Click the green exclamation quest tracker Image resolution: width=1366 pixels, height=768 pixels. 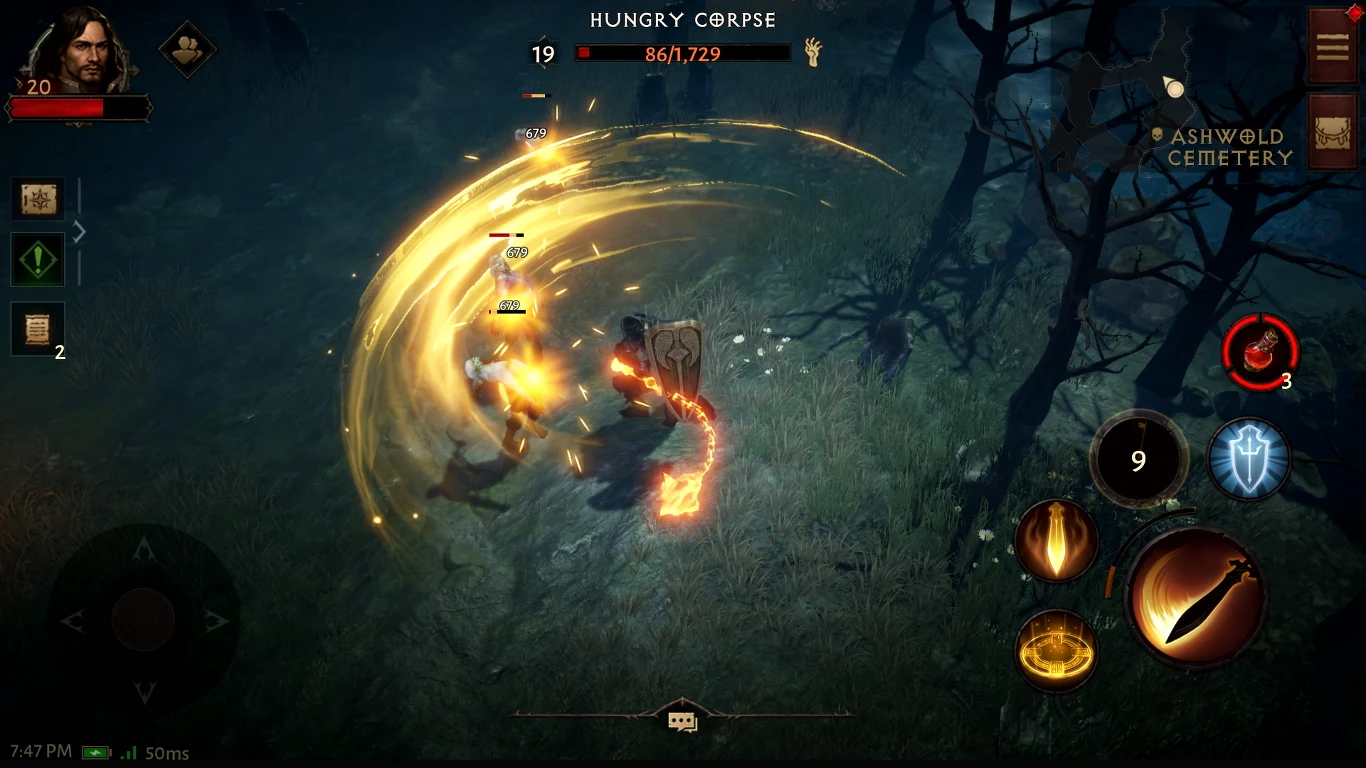[x=37, y=259]
